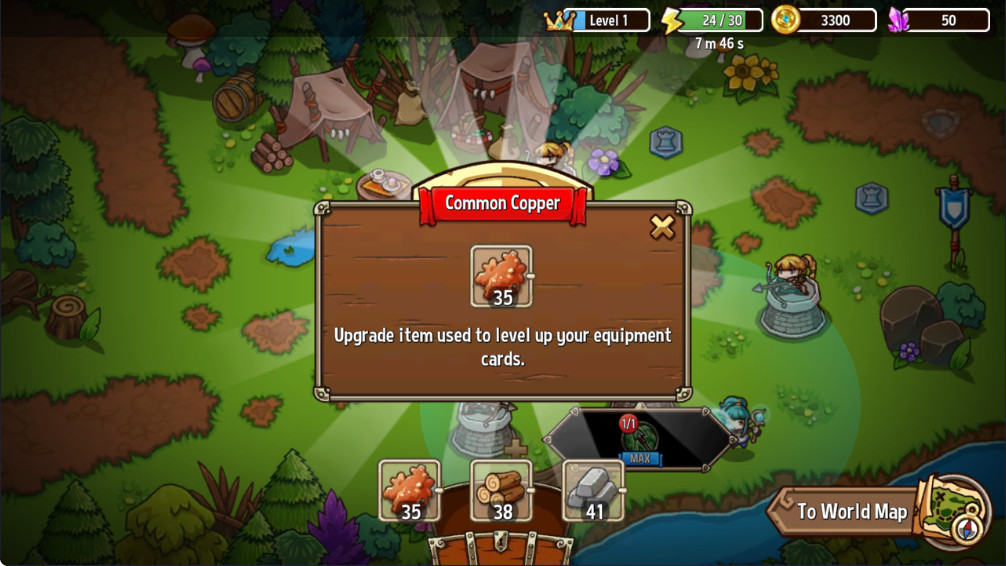The height and width of the screenshot is (566, 1006).
Task: Tap the gold coin currency icon
Action: [x=785, y=20]
